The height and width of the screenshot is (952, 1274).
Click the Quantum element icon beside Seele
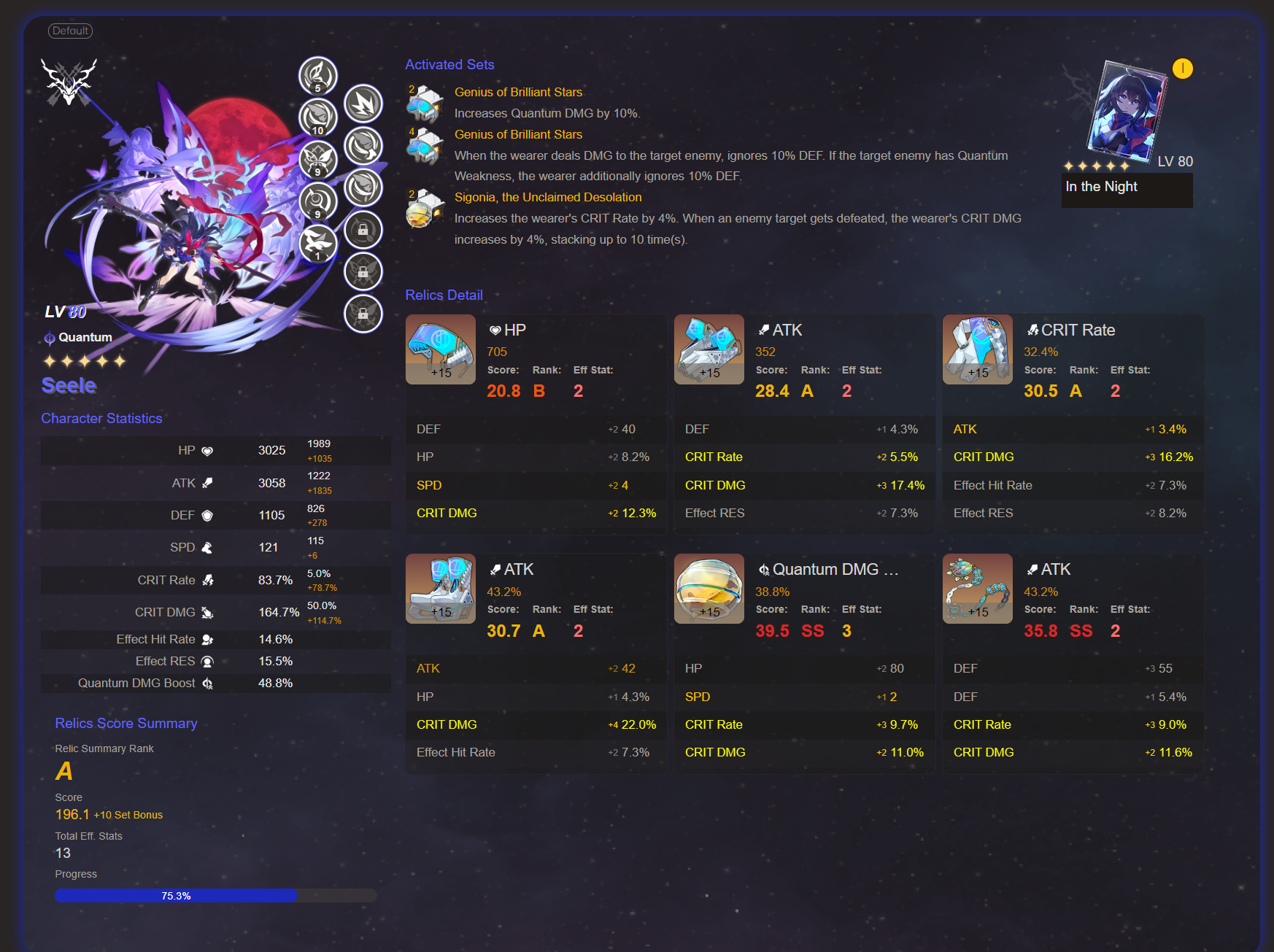(x=48, y=337)
